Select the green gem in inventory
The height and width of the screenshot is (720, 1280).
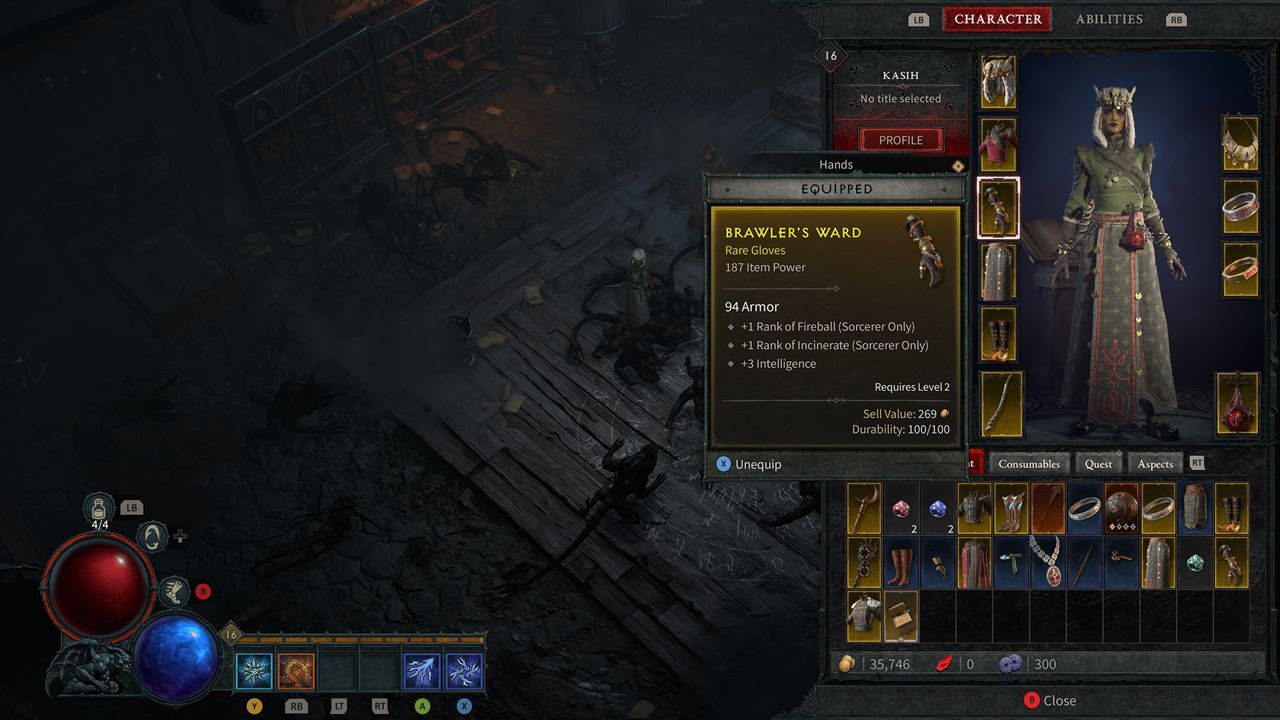1194,562
